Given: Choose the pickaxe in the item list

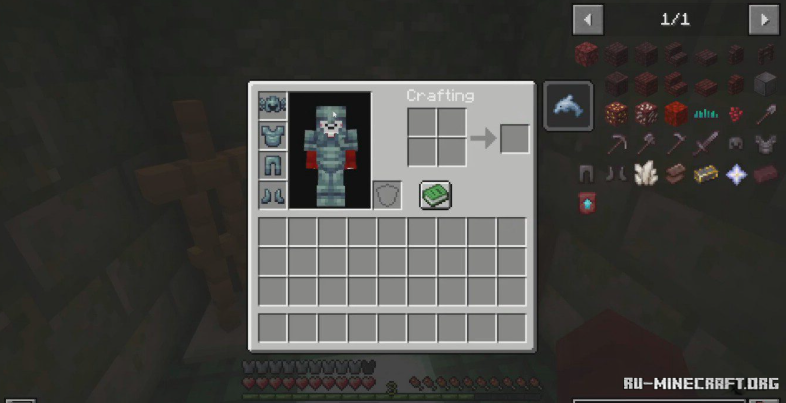Looking at the screenshot, I should (x=617, y=143).
